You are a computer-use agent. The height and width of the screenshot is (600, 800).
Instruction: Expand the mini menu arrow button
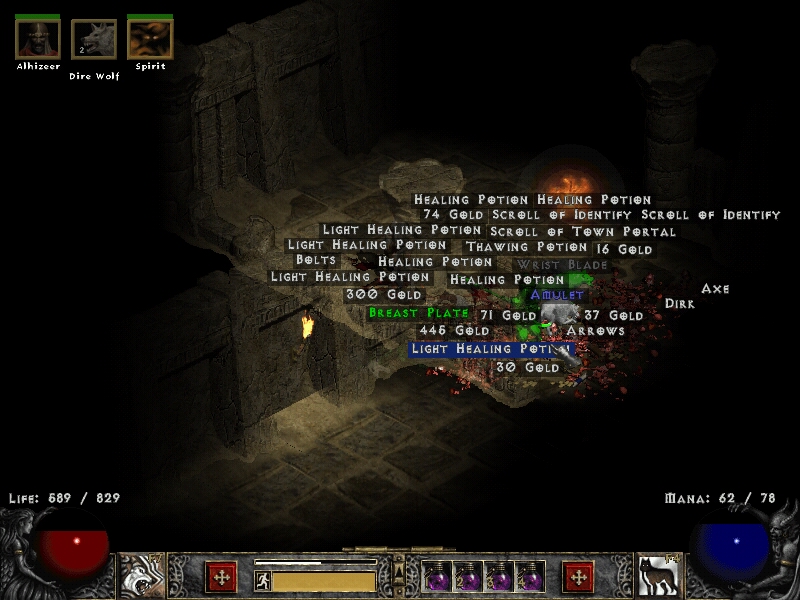pos(399,573)
